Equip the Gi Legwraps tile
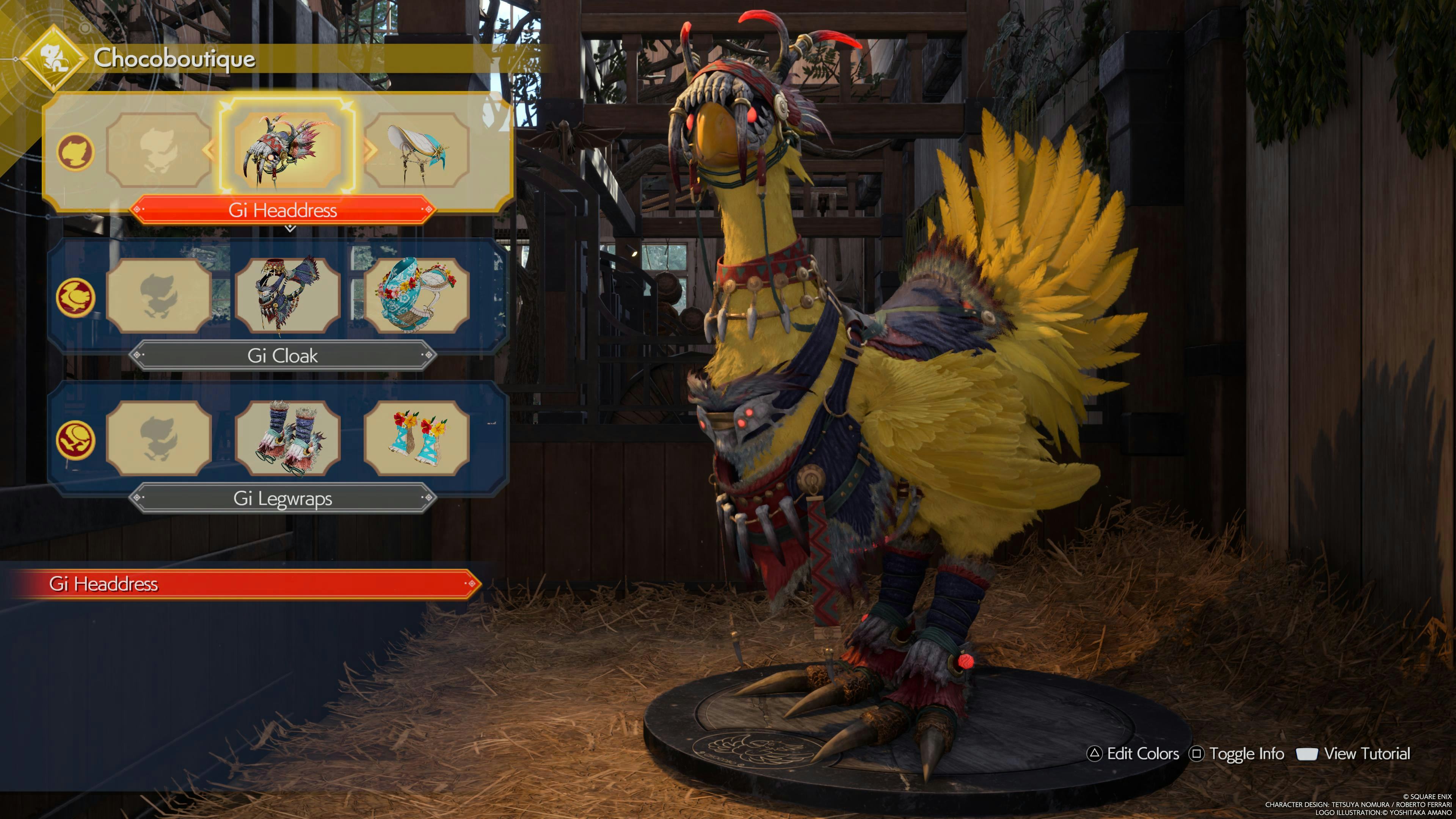The width and height of the screenshot is (1456, 819). pos(287,438)
